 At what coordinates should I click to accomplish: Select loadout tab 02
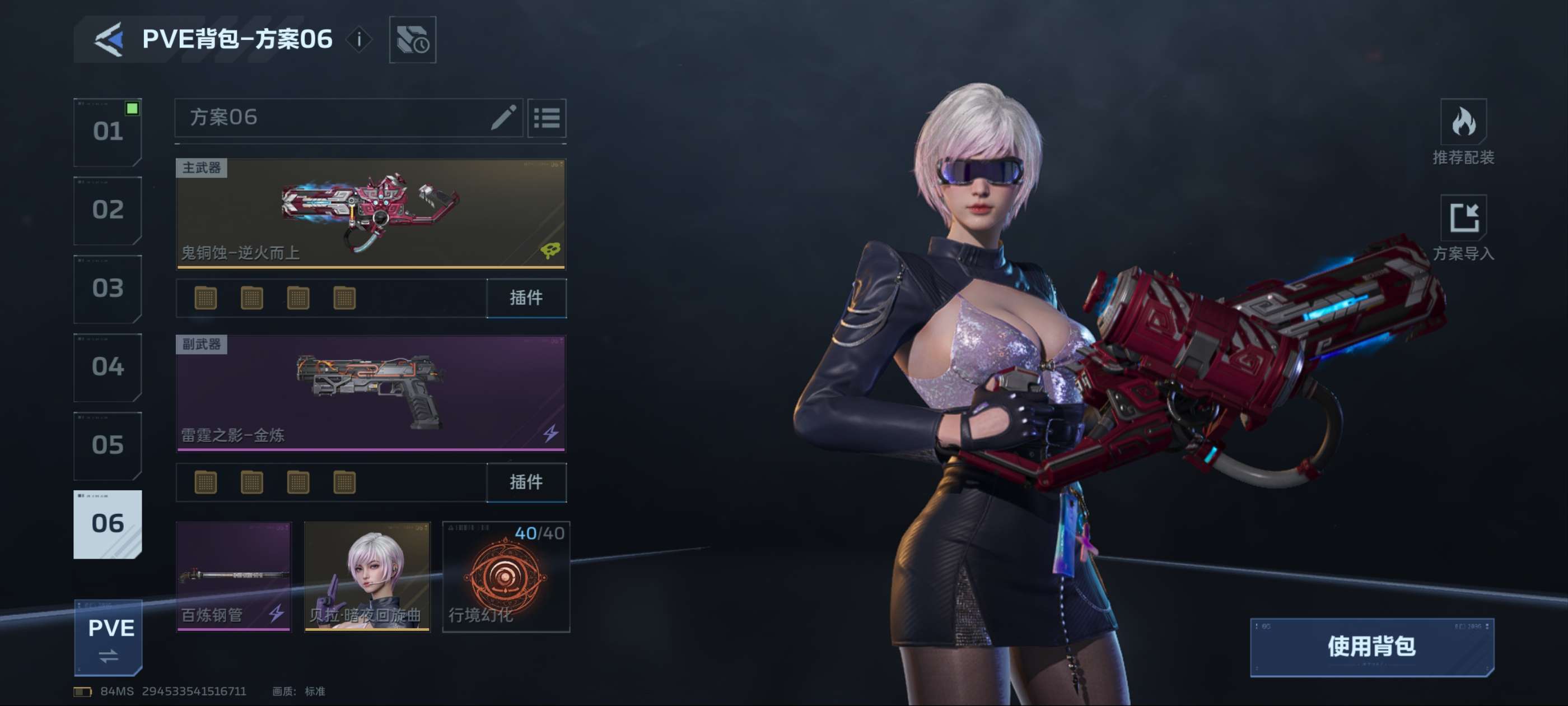click(x=108, y=210)
